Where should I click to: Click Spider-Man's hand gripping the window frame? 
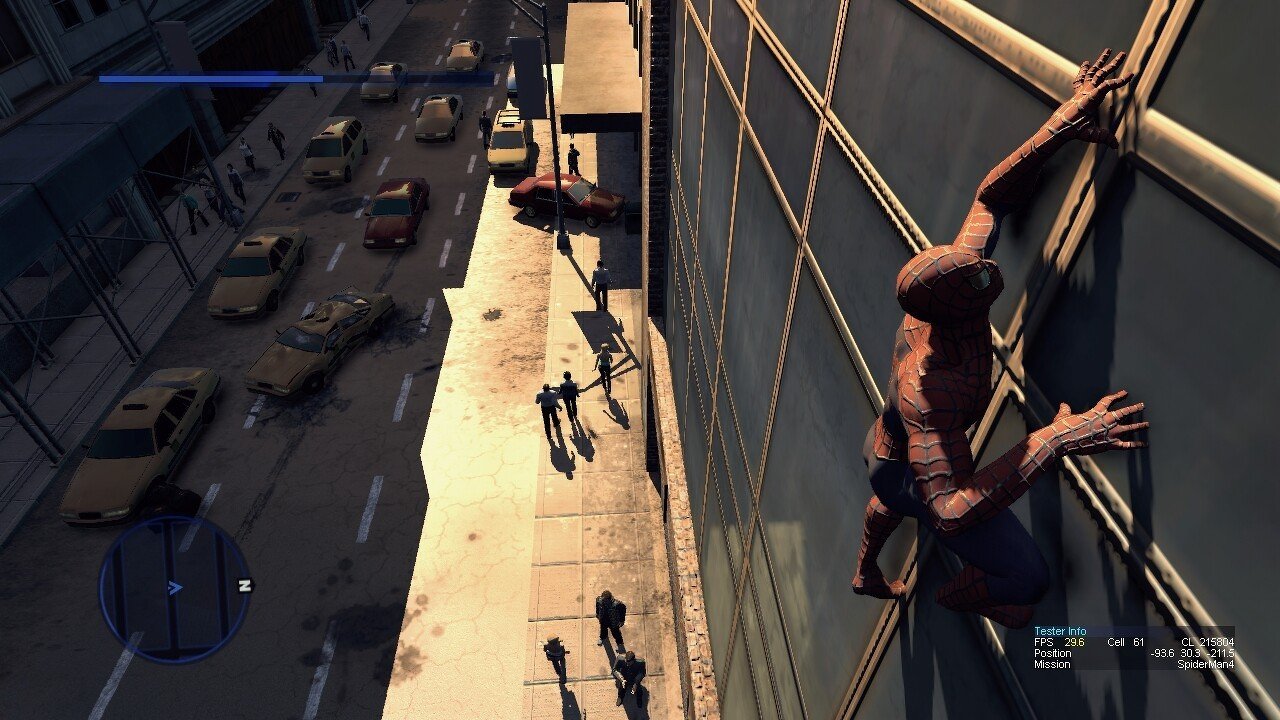pos(1090,85)
